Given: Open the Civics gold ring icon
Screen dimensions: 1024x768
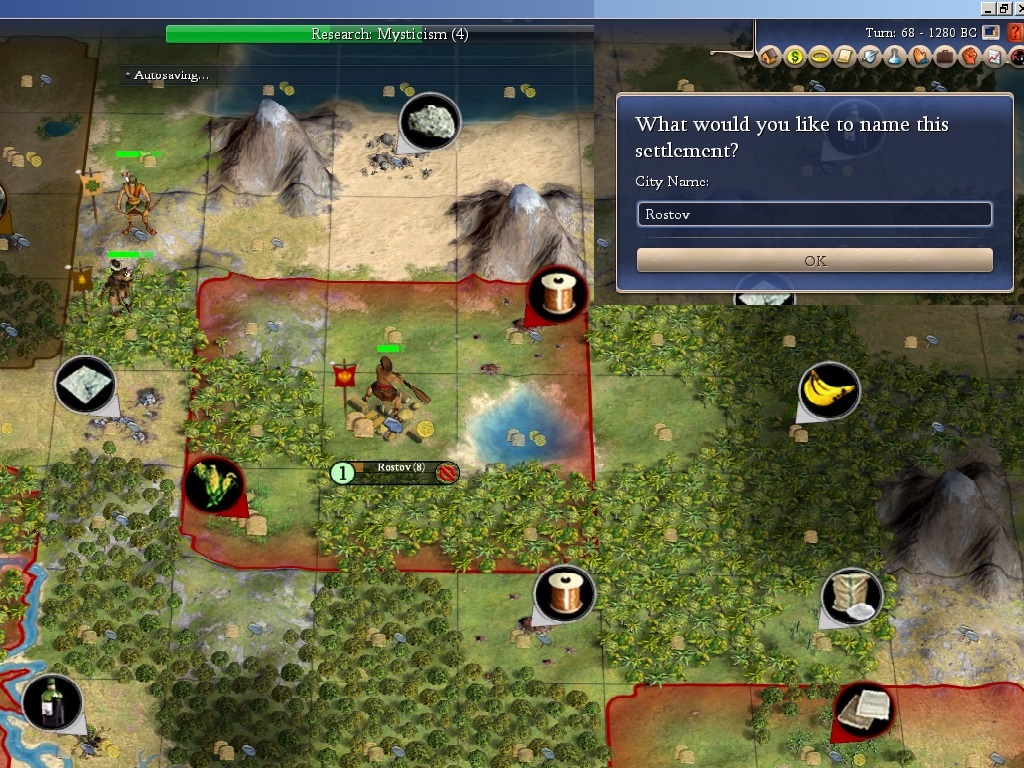Looking at the screenshot, I should point(820,56).
